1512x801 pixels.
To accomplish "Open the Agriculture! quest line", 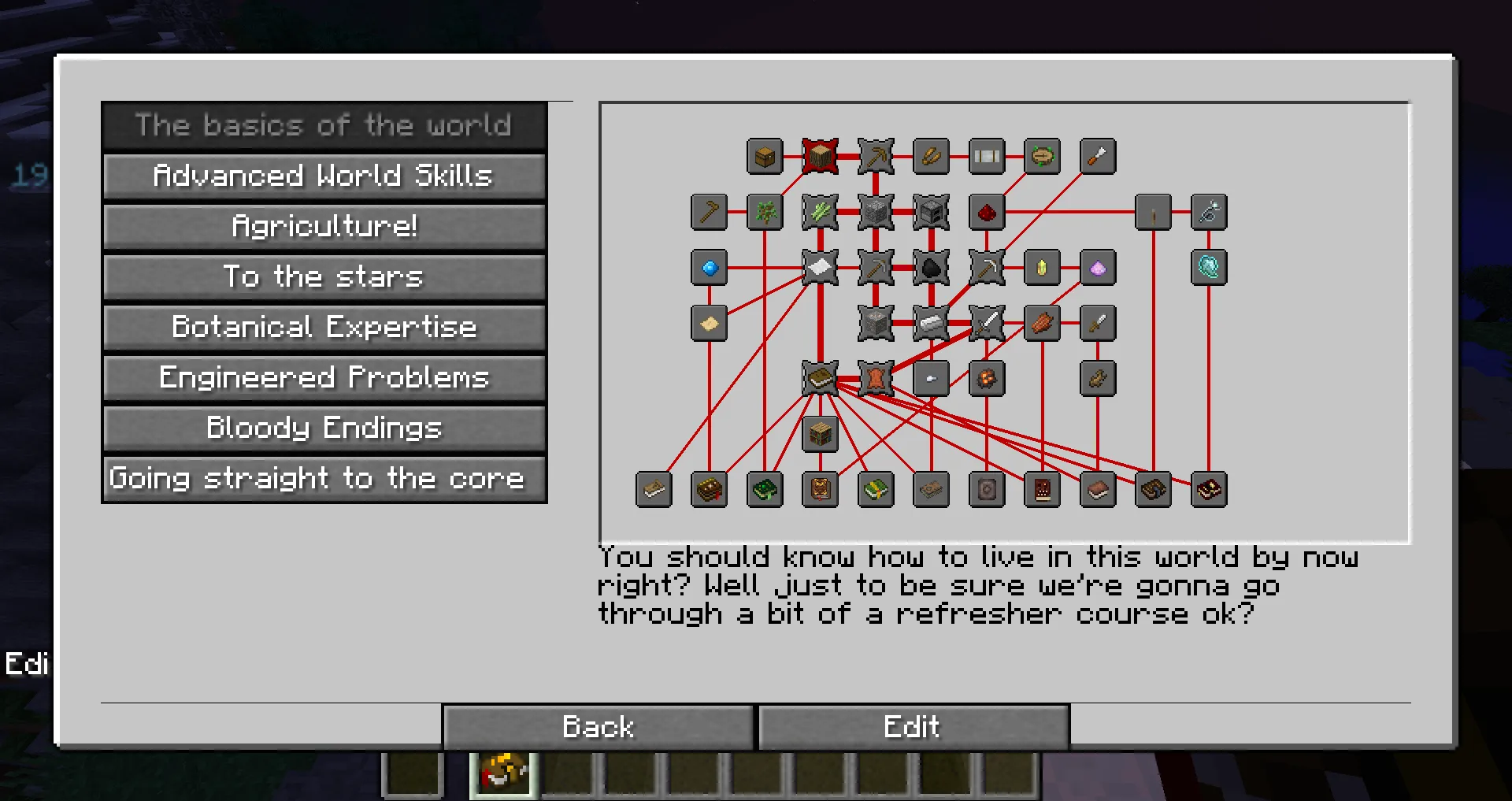I will [324, 226].
